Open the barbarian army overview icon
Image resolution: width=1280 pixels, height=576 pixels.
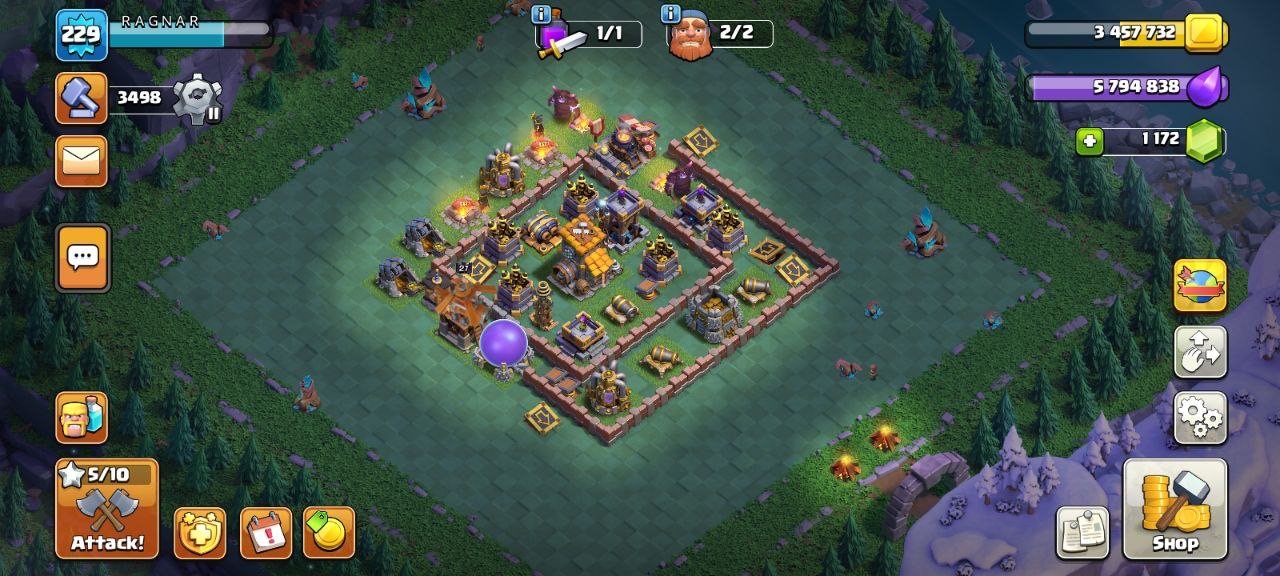81,417
